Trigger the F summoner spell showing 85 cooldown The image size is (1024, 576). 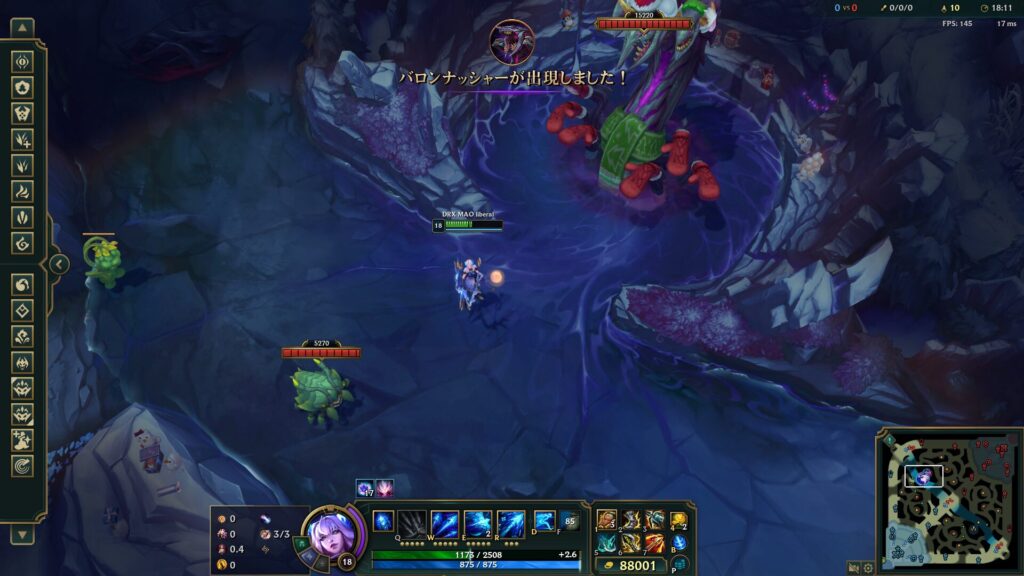coord(569,520)
